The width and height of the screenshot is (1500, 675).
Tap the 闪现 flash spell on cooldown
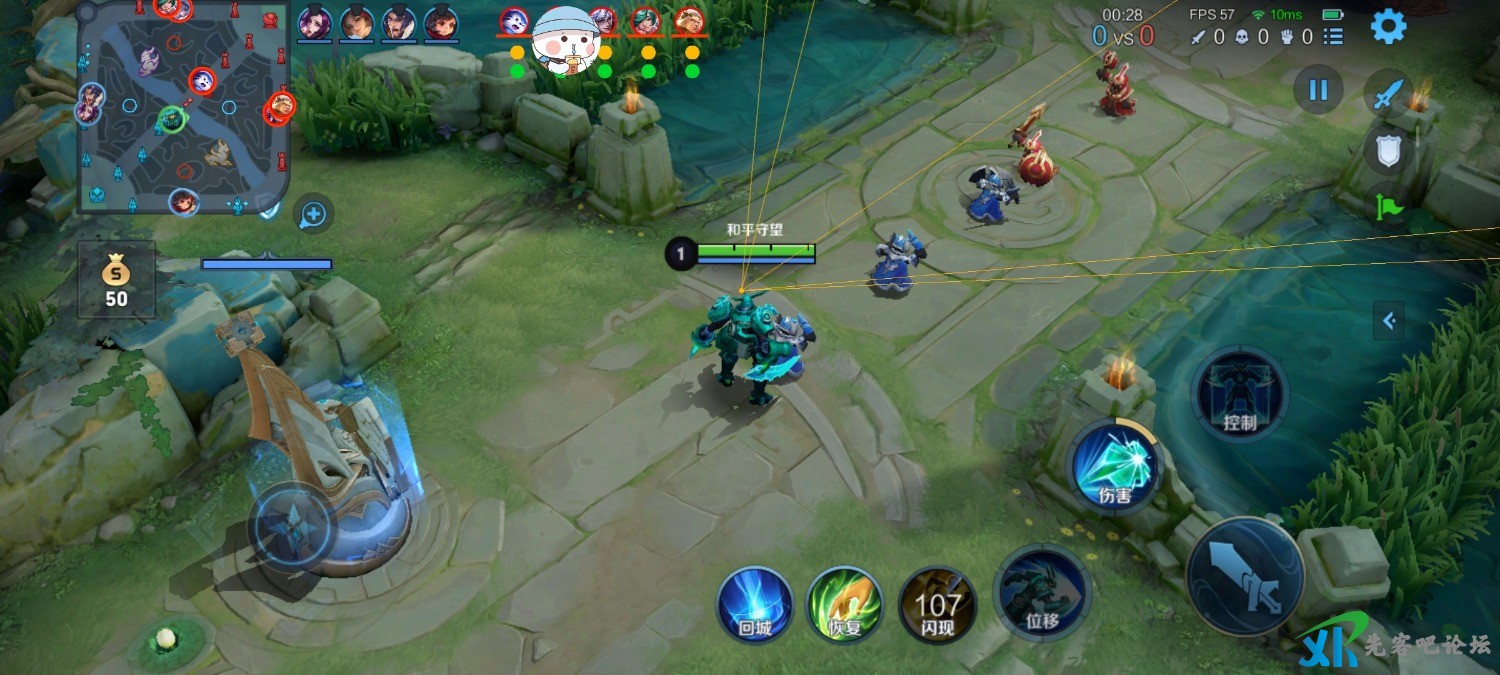click(937, 604)
